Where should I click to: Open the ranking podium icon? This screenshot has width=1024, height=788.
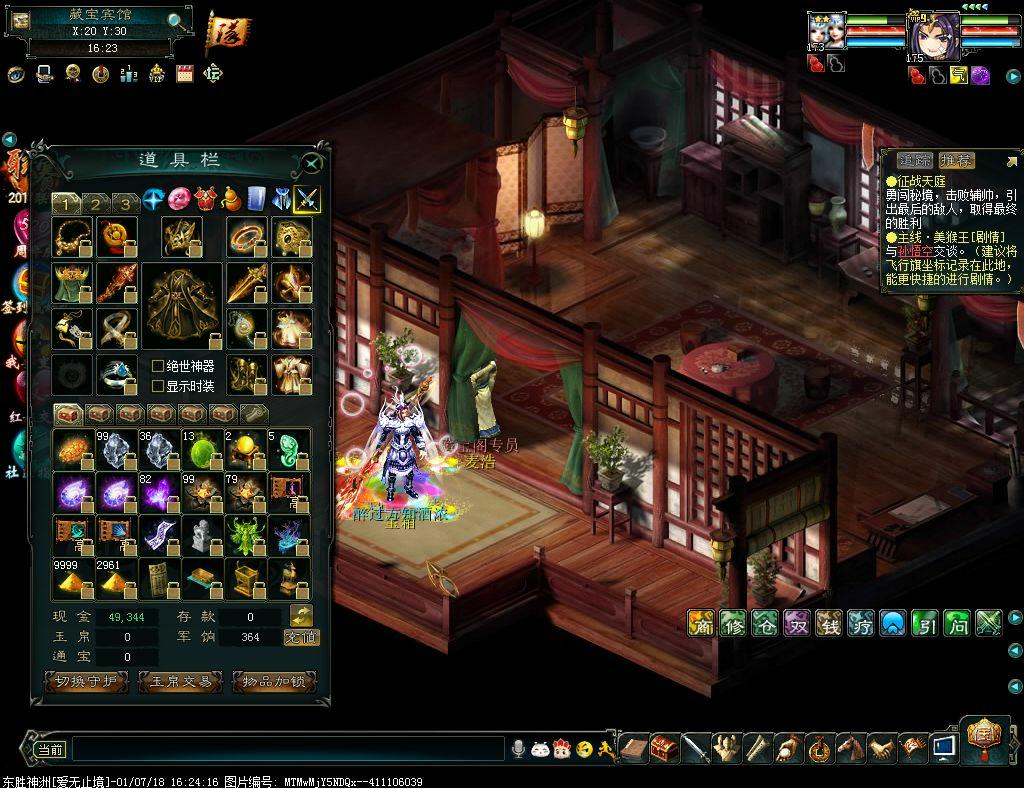point(129,73)
